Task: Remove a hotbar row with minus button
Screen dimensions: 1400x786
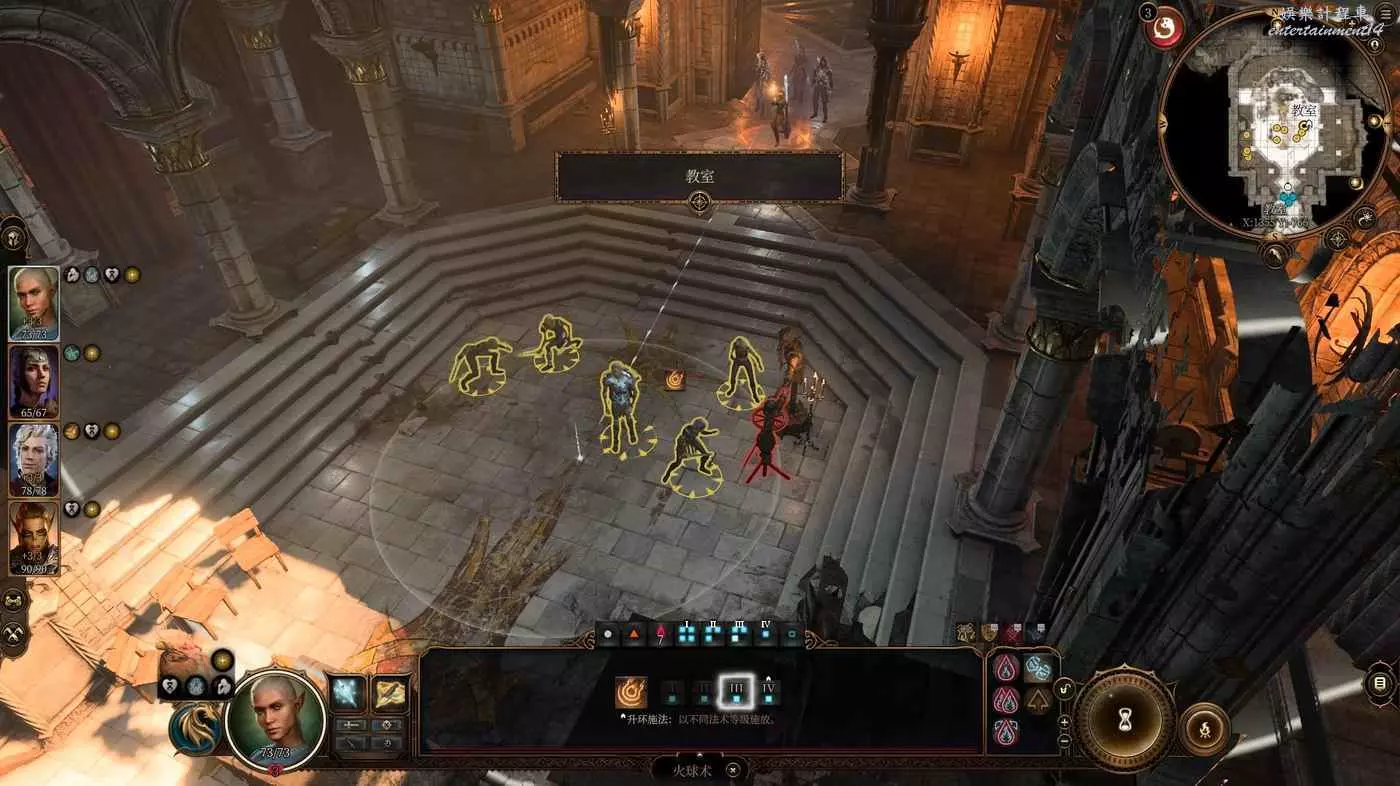Action: coord(1064,740)
